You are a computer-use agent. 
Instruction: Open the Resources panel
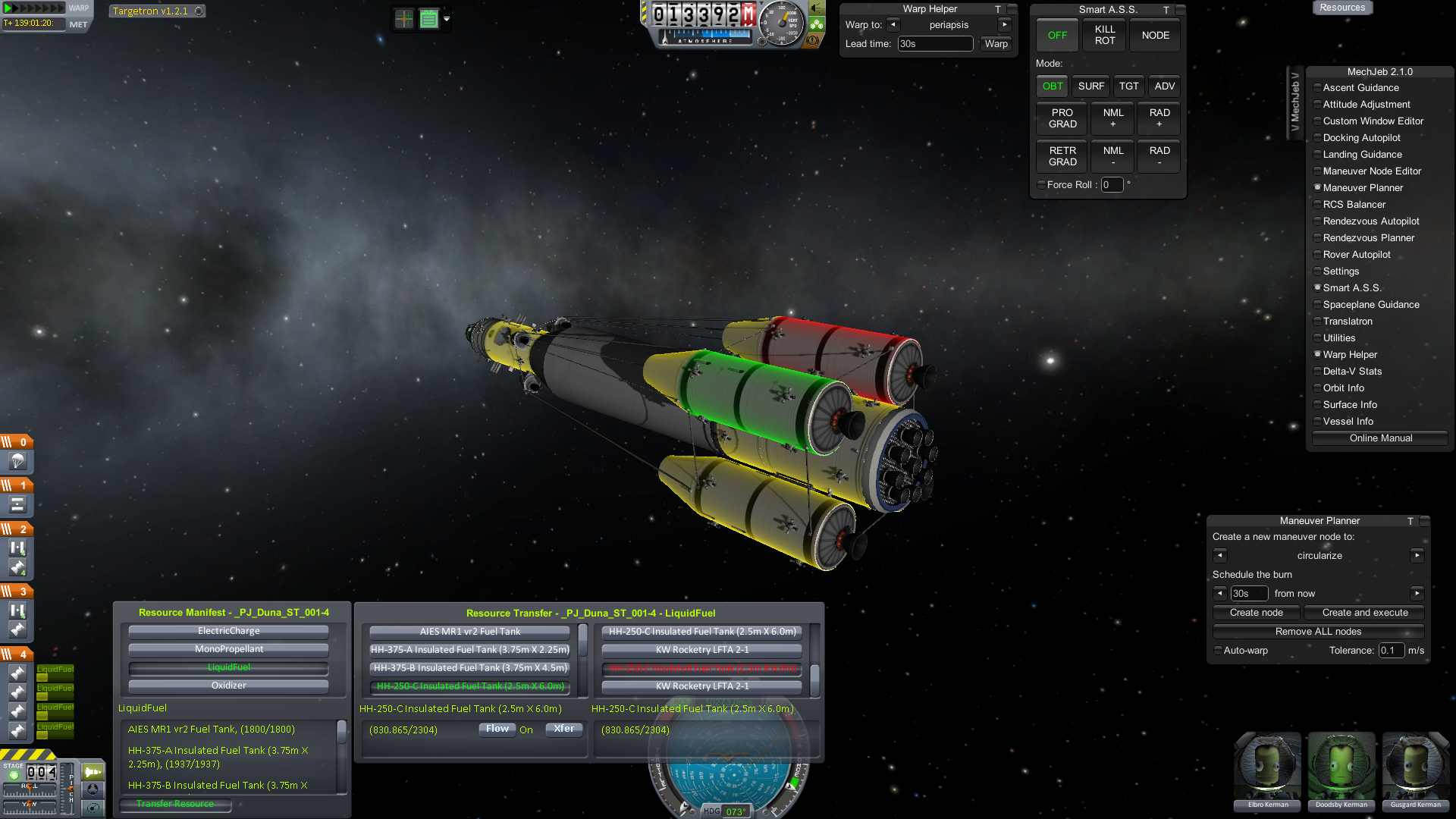1341,8
